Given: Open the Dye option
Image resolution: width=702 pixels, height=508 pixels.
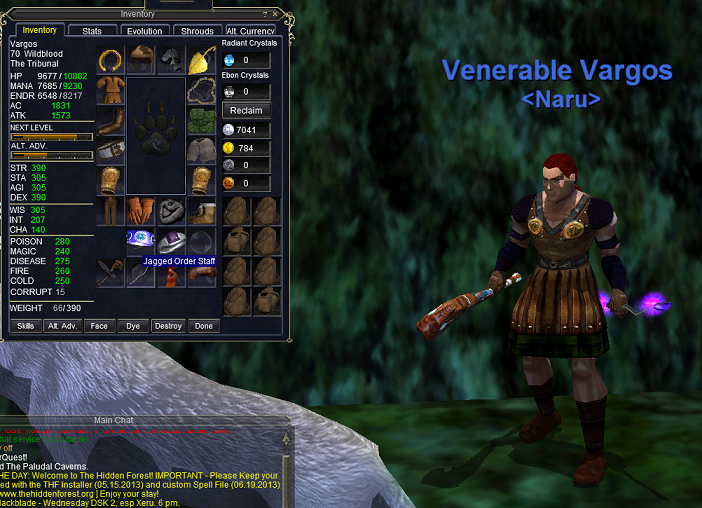Looking at the screenshot, I should (x=133, y=326).
